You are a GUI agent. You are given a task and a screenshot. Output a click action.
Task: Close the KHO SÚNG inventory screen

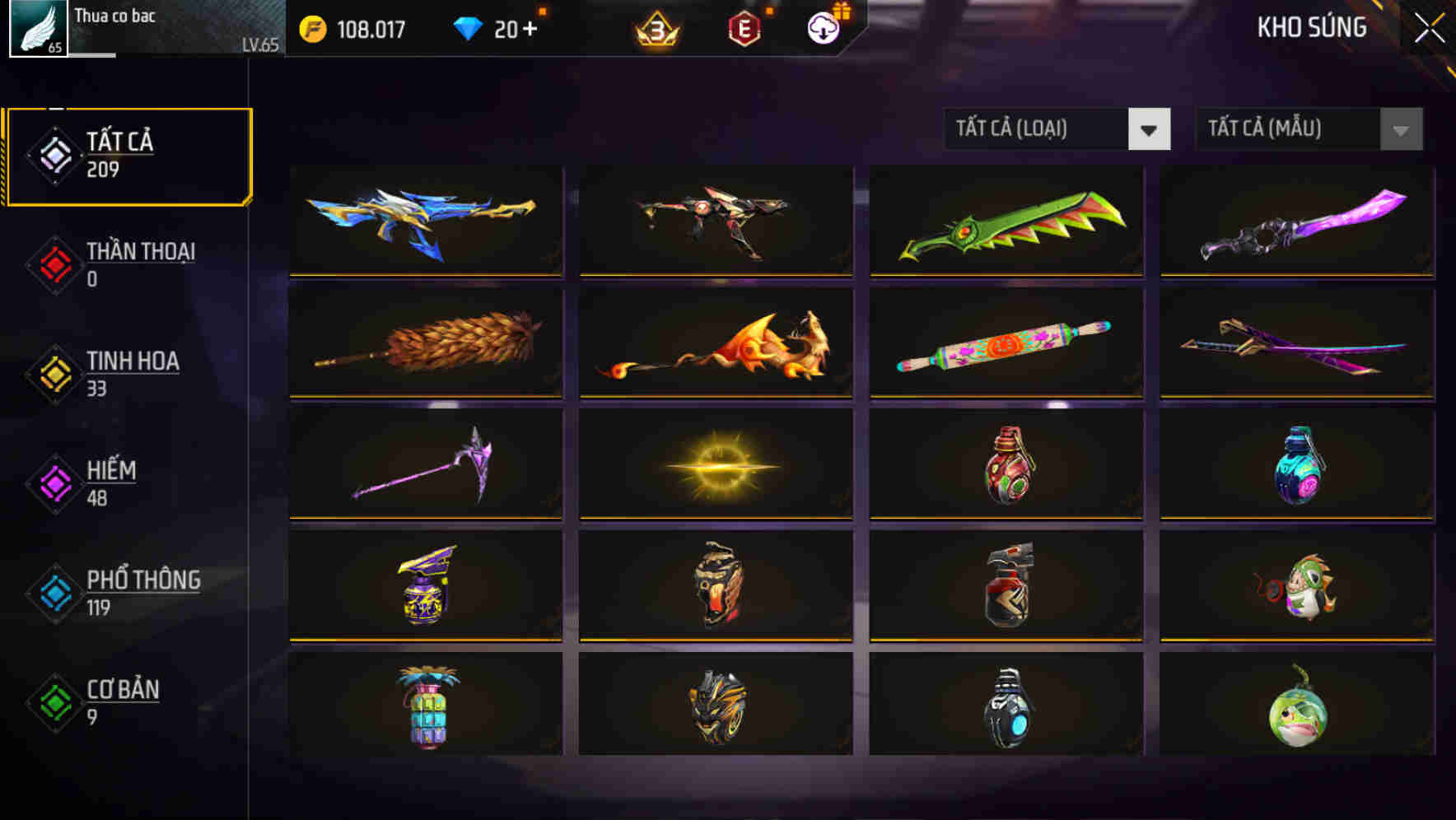pyautogui.click(x=1429, y=26)
